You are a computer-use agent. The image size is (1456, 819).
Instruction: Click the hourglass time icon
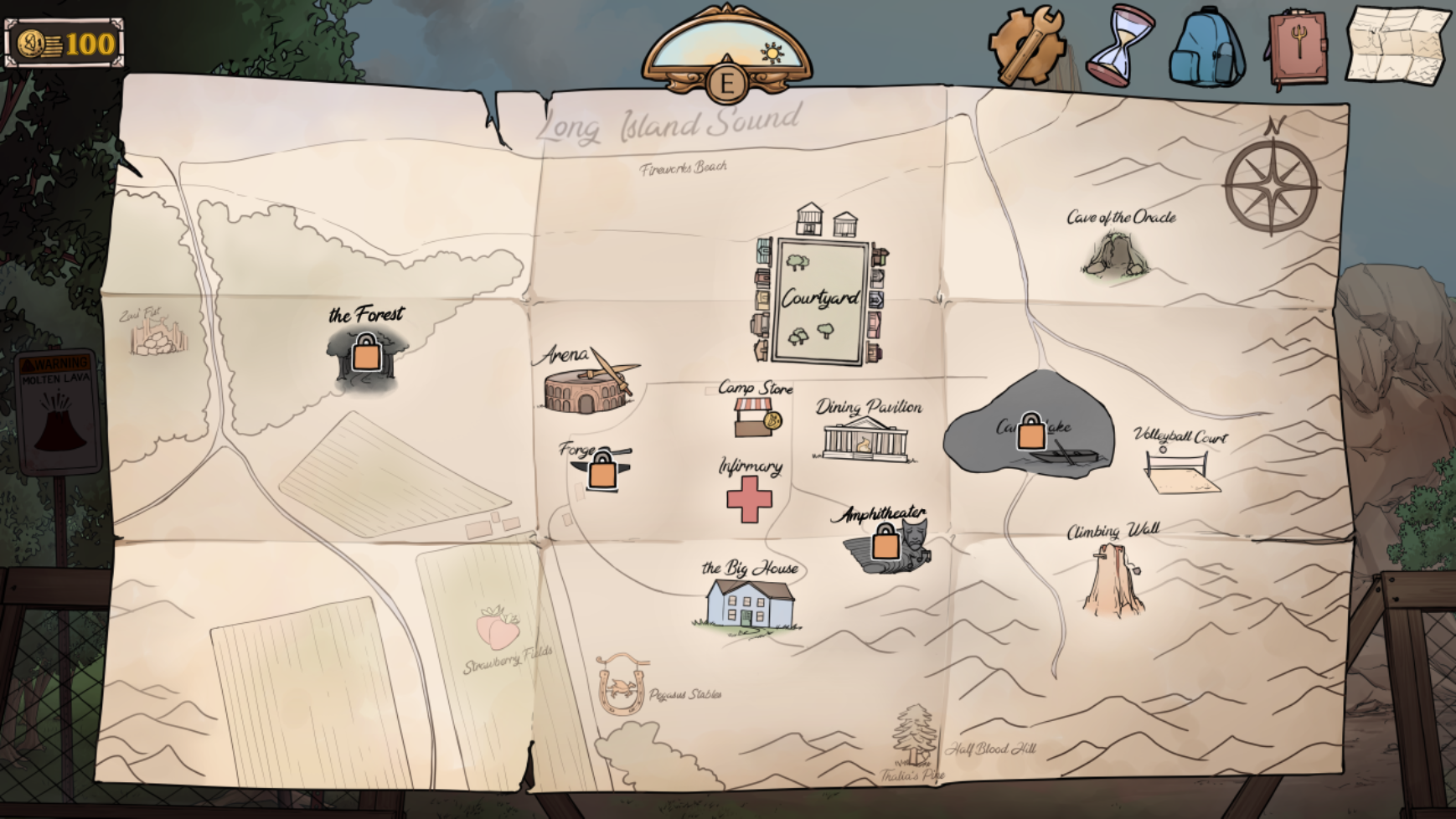(x=1119, y=45)
